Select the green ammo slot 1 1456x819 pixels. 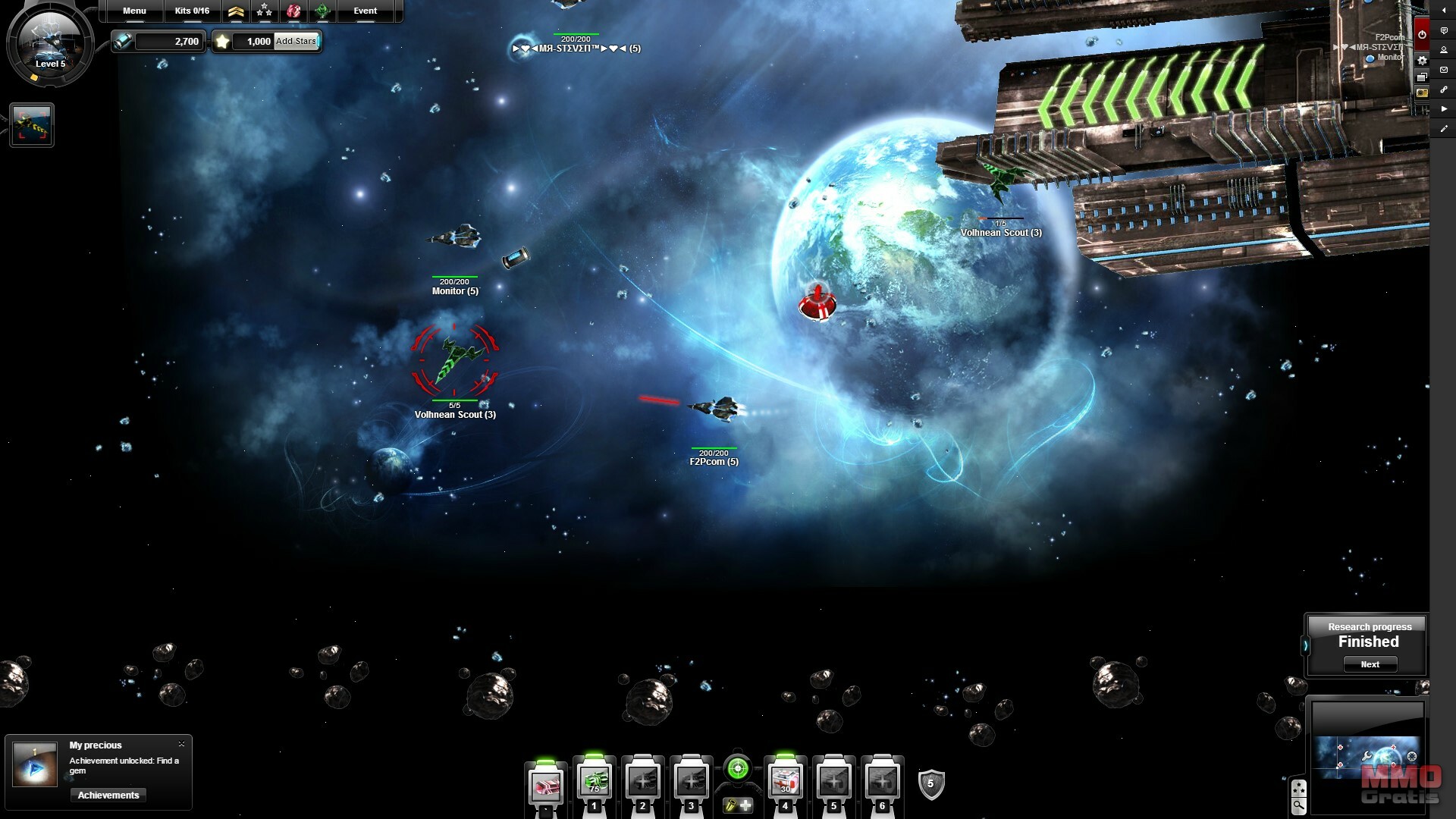click(595, 782)
